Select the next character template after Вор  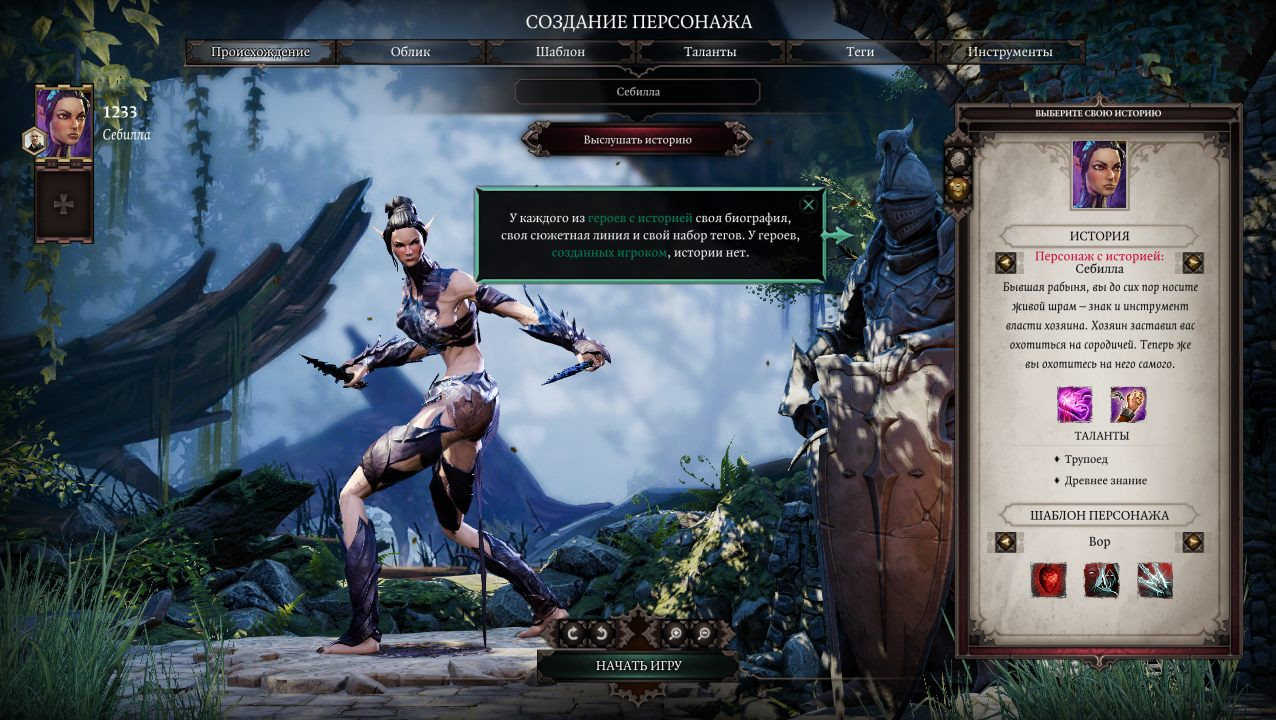point(1193,542)
